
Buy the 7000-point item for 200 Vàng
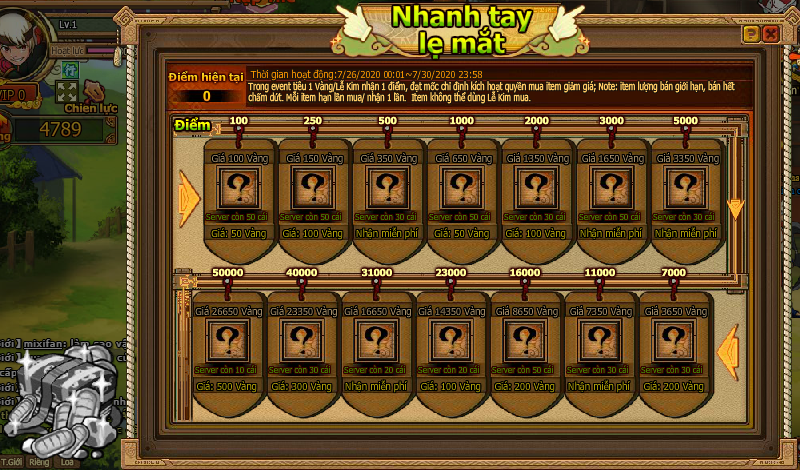[674, 385]
